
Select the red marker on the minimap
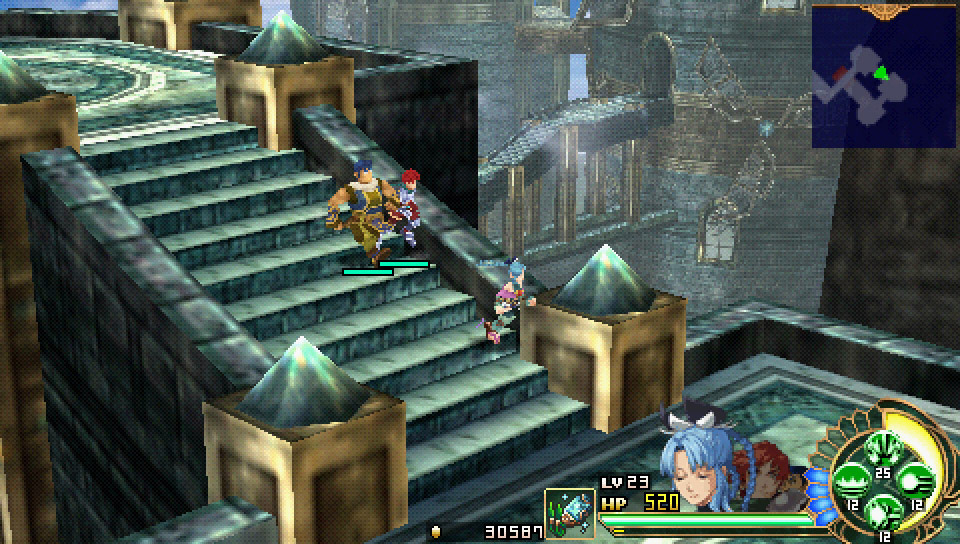[840, 75]
